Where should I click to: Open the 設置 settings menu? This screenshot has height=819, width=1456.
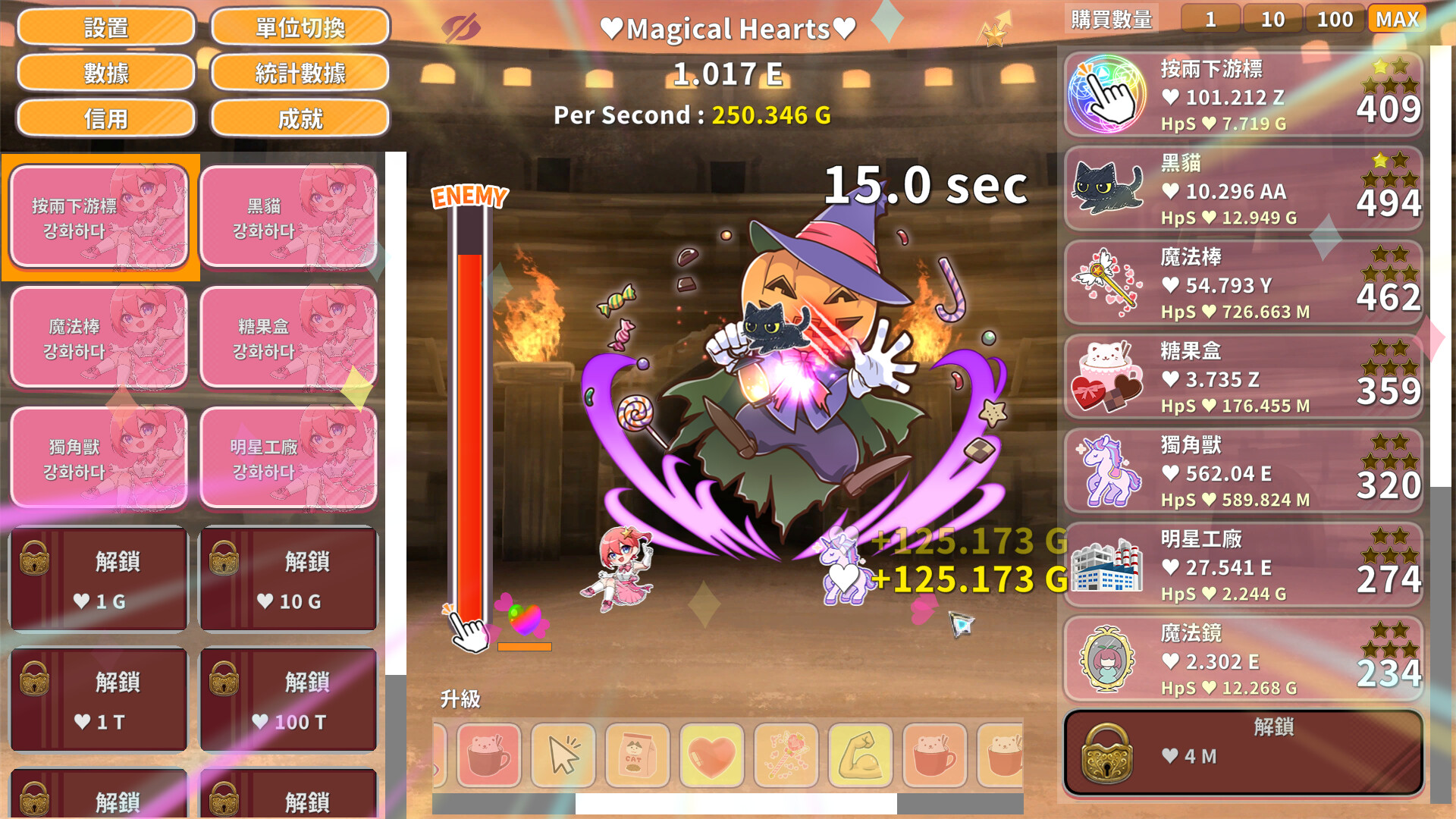coord(106,27)
